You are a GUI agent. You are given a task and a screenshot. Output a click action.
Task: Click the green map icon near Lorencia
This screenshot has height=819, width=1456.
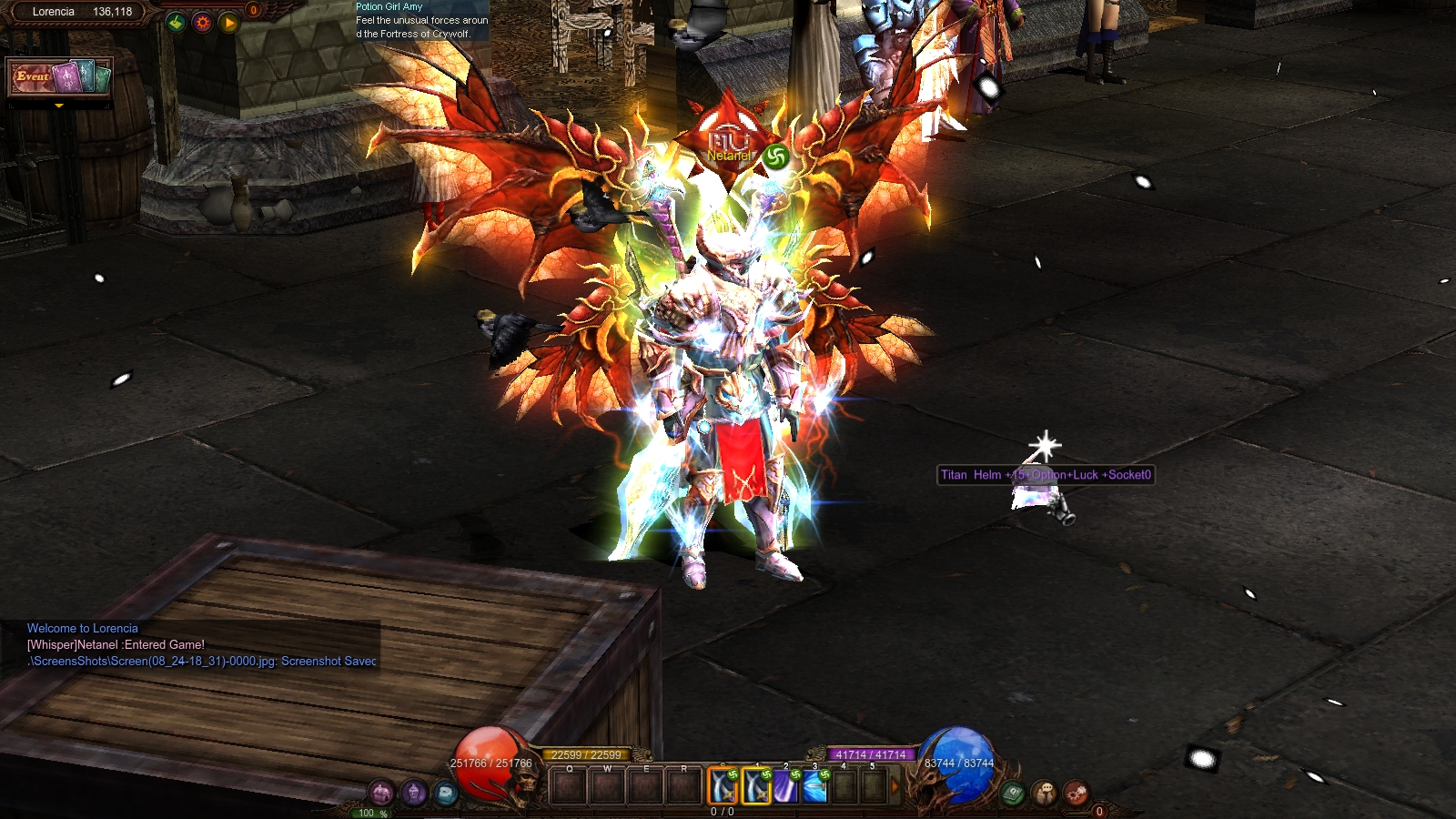point(176,23)
